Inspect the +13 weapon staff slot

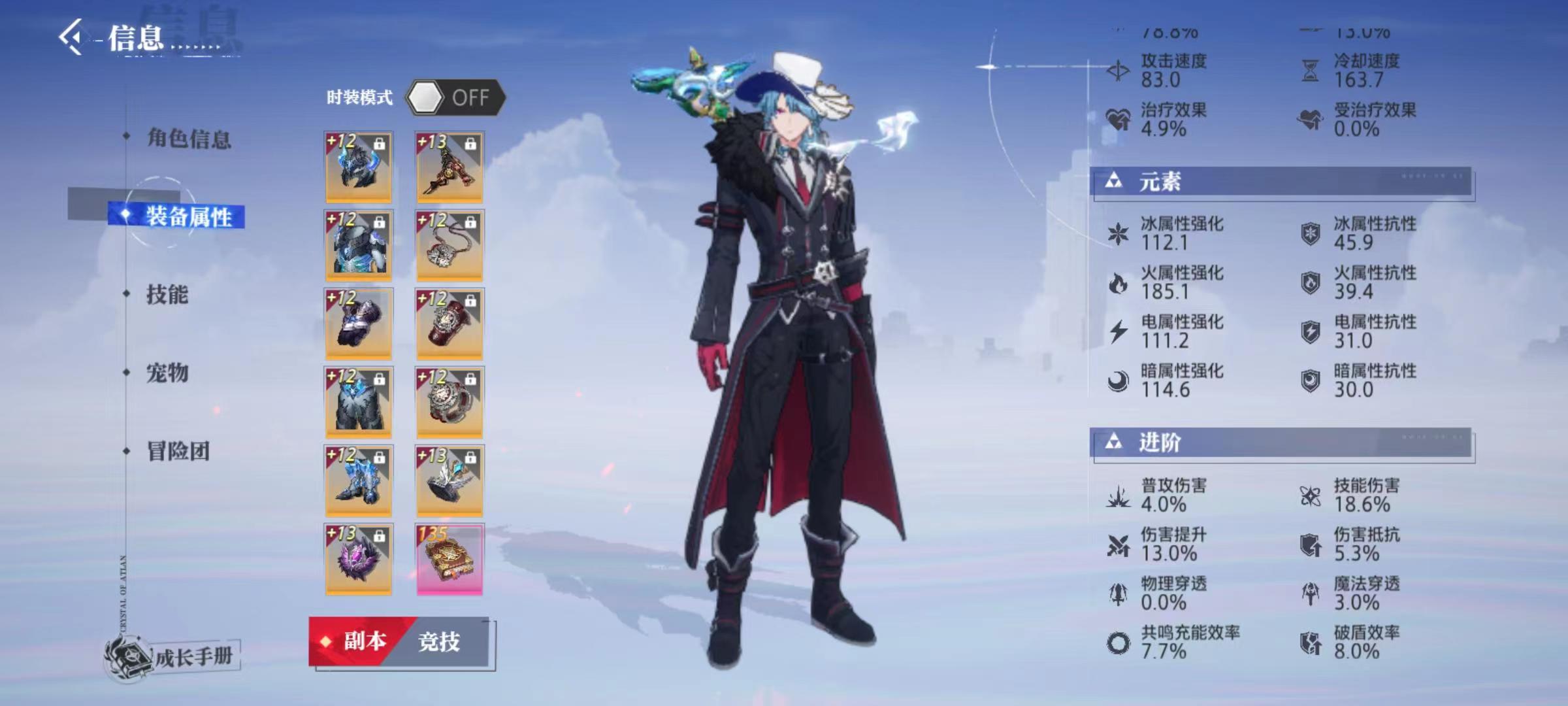pos(449,167)
